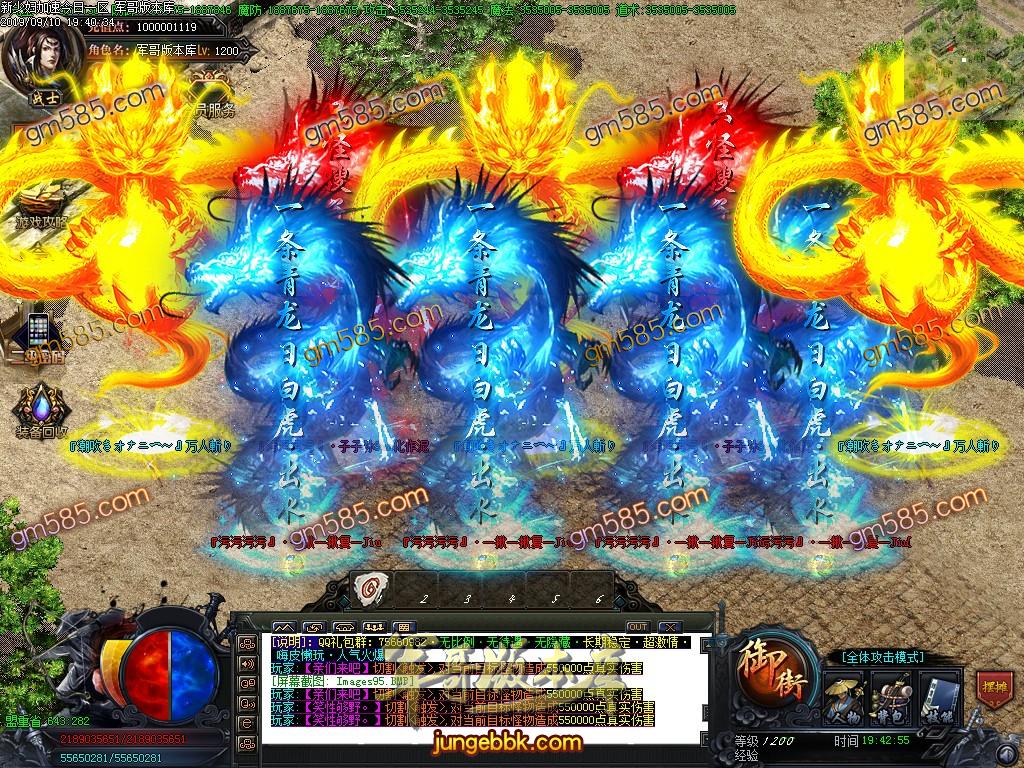Click the OUT button above chat

tap(637, 627)
